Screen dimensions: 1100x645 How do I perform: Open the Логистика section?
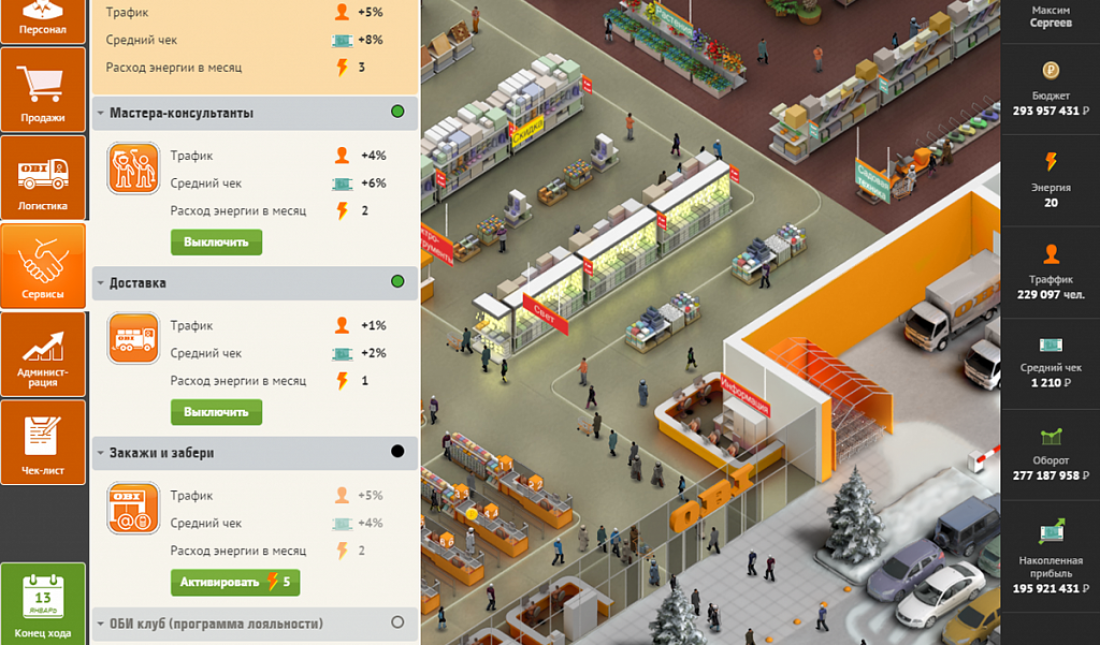point(43,178)
